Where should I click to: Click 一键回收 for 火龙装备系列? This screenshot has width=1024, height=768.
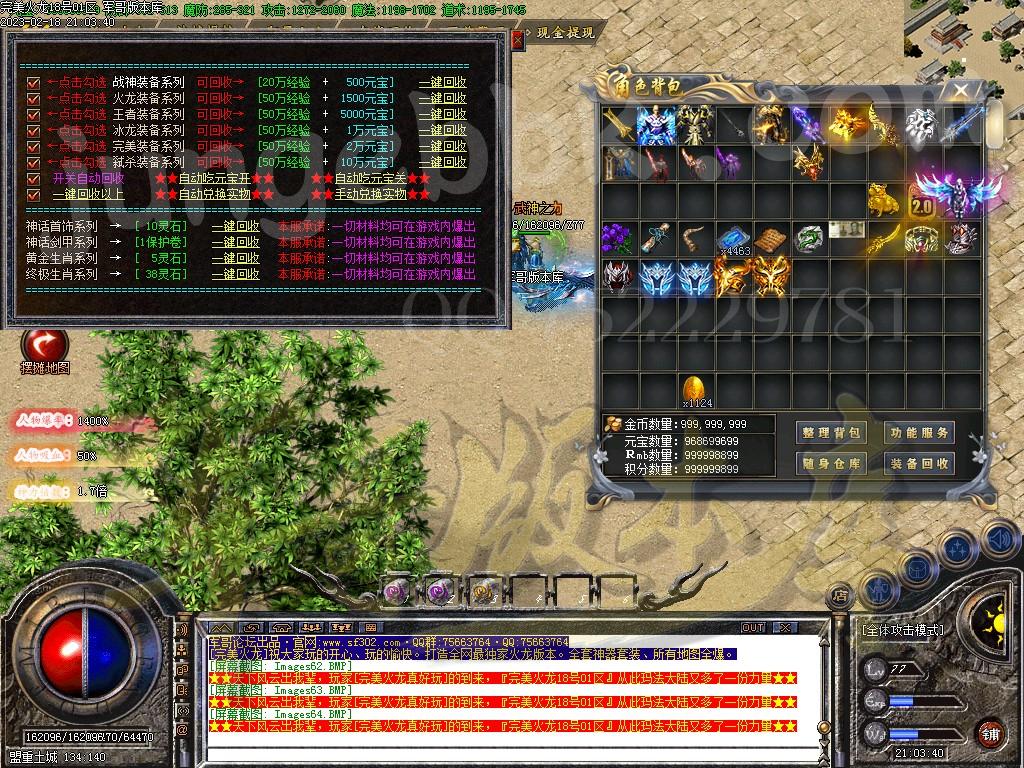coord(442,98)
